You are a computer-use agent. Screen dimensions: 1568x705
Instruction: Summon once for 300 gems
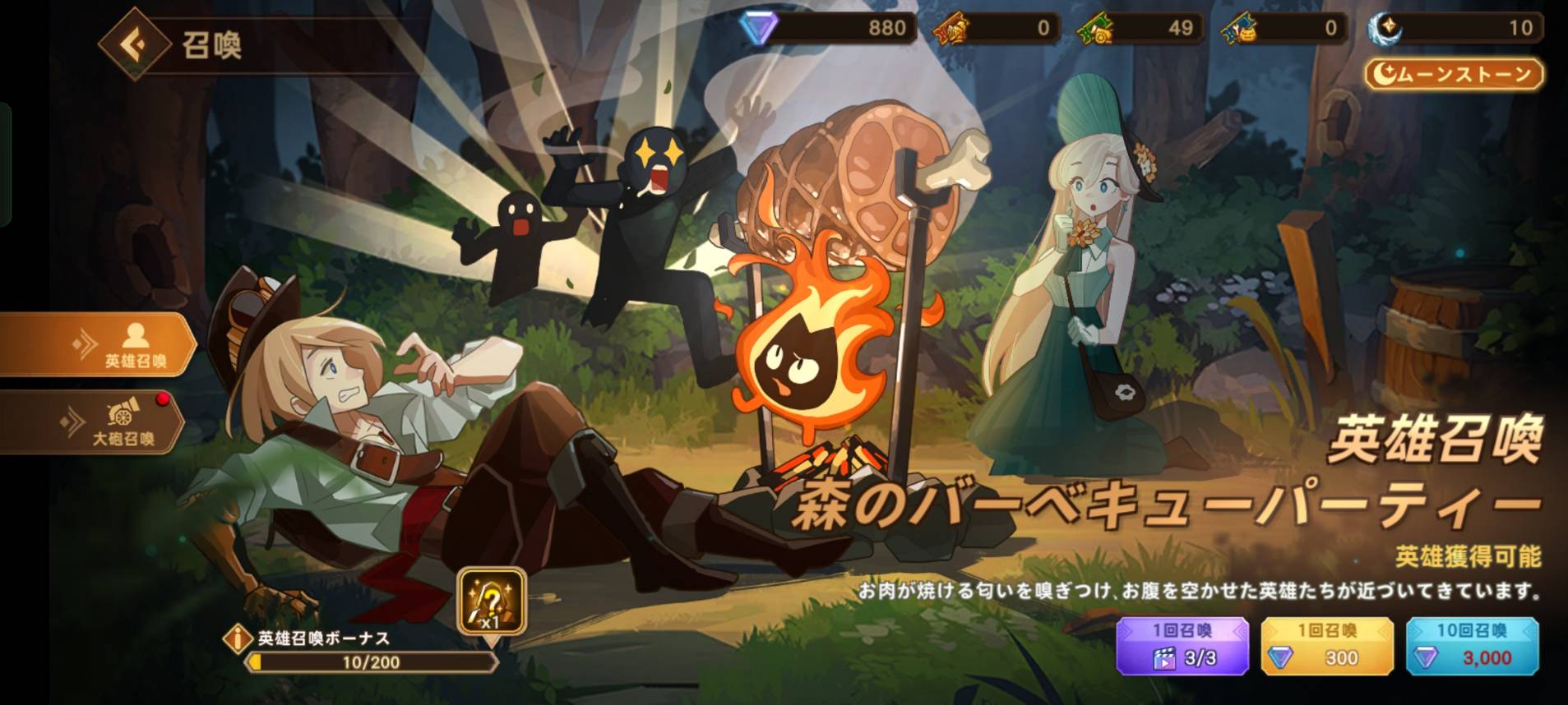[1326, 646]
